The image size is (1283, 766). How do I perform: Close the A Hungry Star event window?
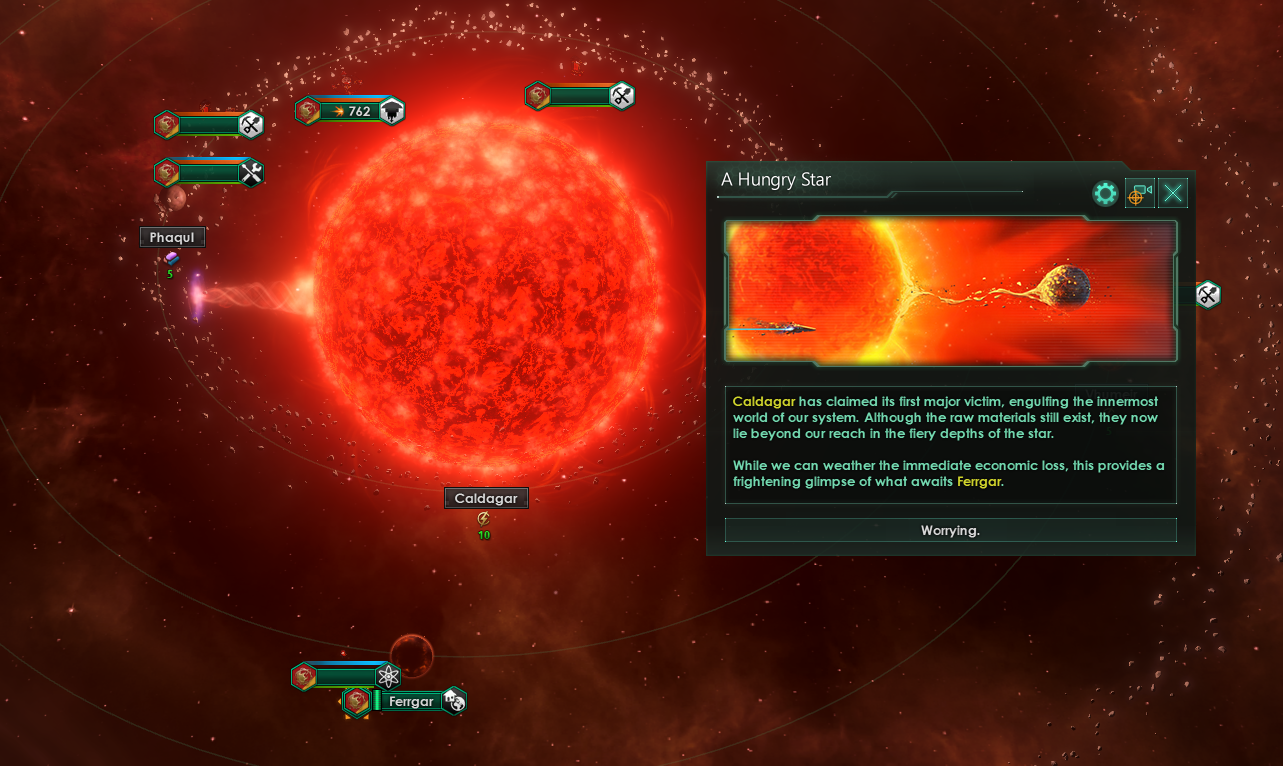point(1173,194)
